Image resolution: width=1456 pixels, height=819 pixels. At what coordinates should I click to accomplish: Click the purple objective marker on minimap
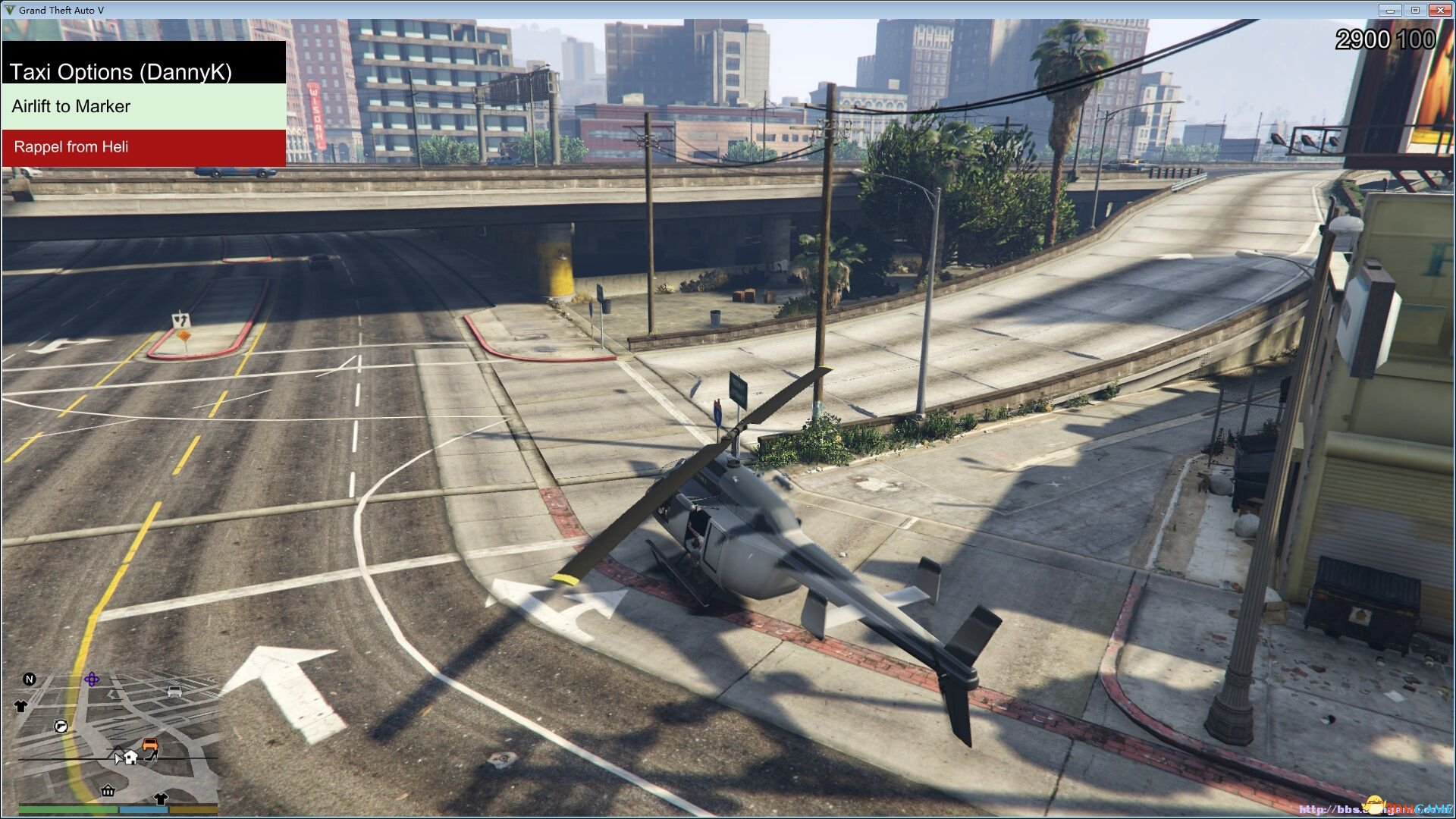[x=92, y=679]
